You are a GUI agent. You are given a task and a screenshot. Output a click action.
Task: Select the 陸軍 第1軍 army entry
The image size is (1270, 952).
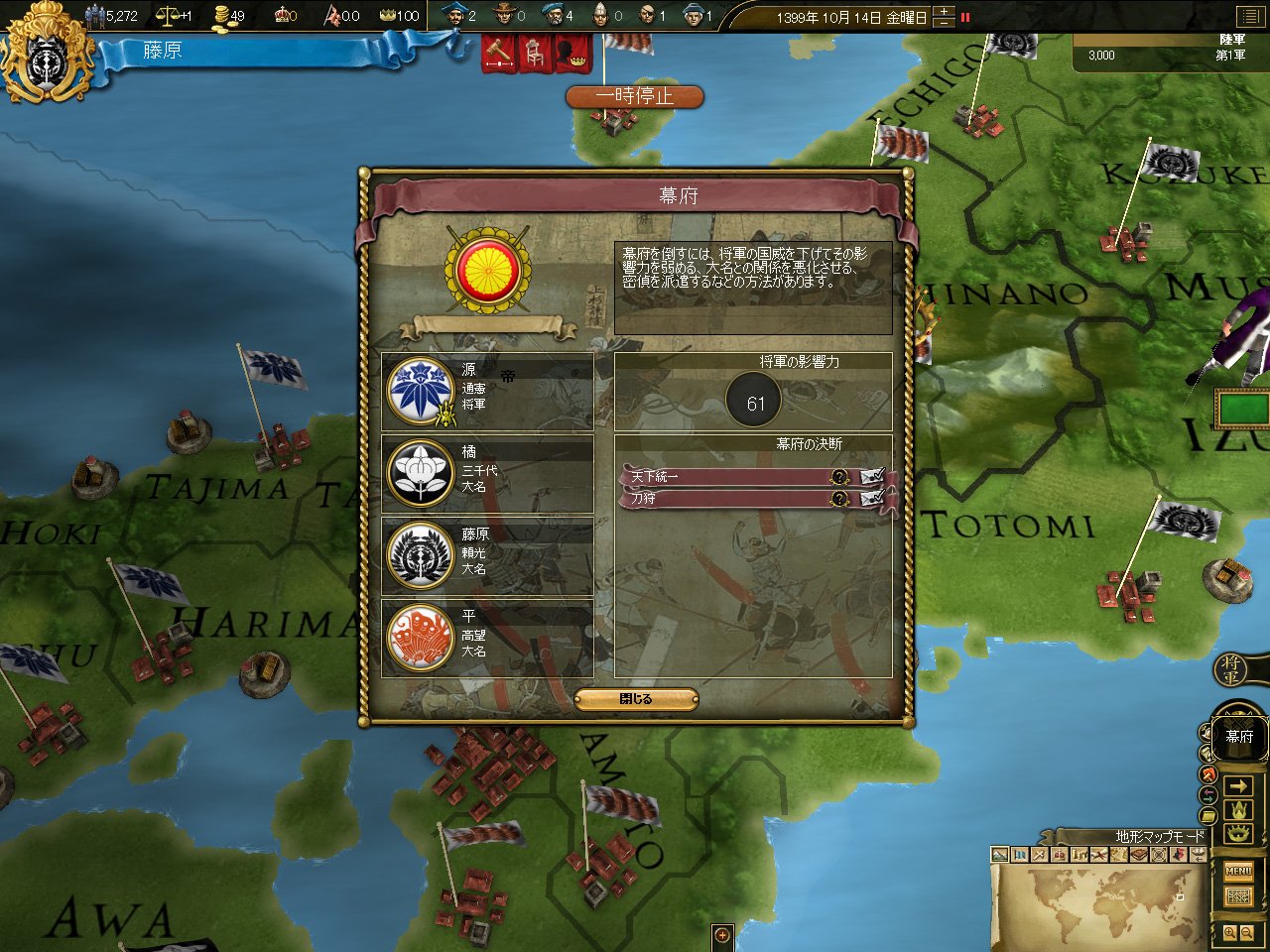(x=1169, y=55)
